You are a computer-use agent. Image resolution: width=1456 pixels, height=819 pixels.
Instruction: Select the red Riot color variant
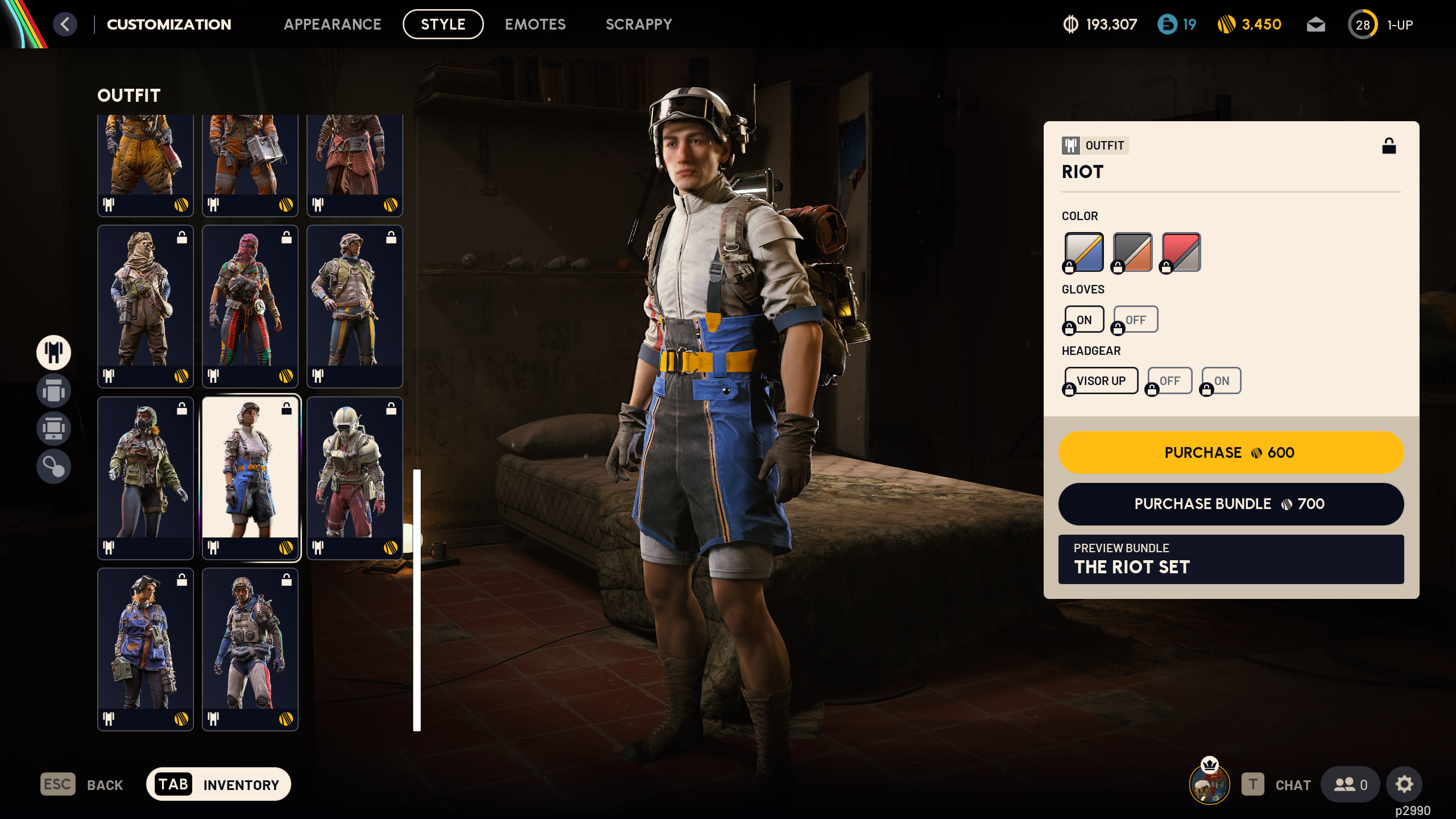point(1180,251)
